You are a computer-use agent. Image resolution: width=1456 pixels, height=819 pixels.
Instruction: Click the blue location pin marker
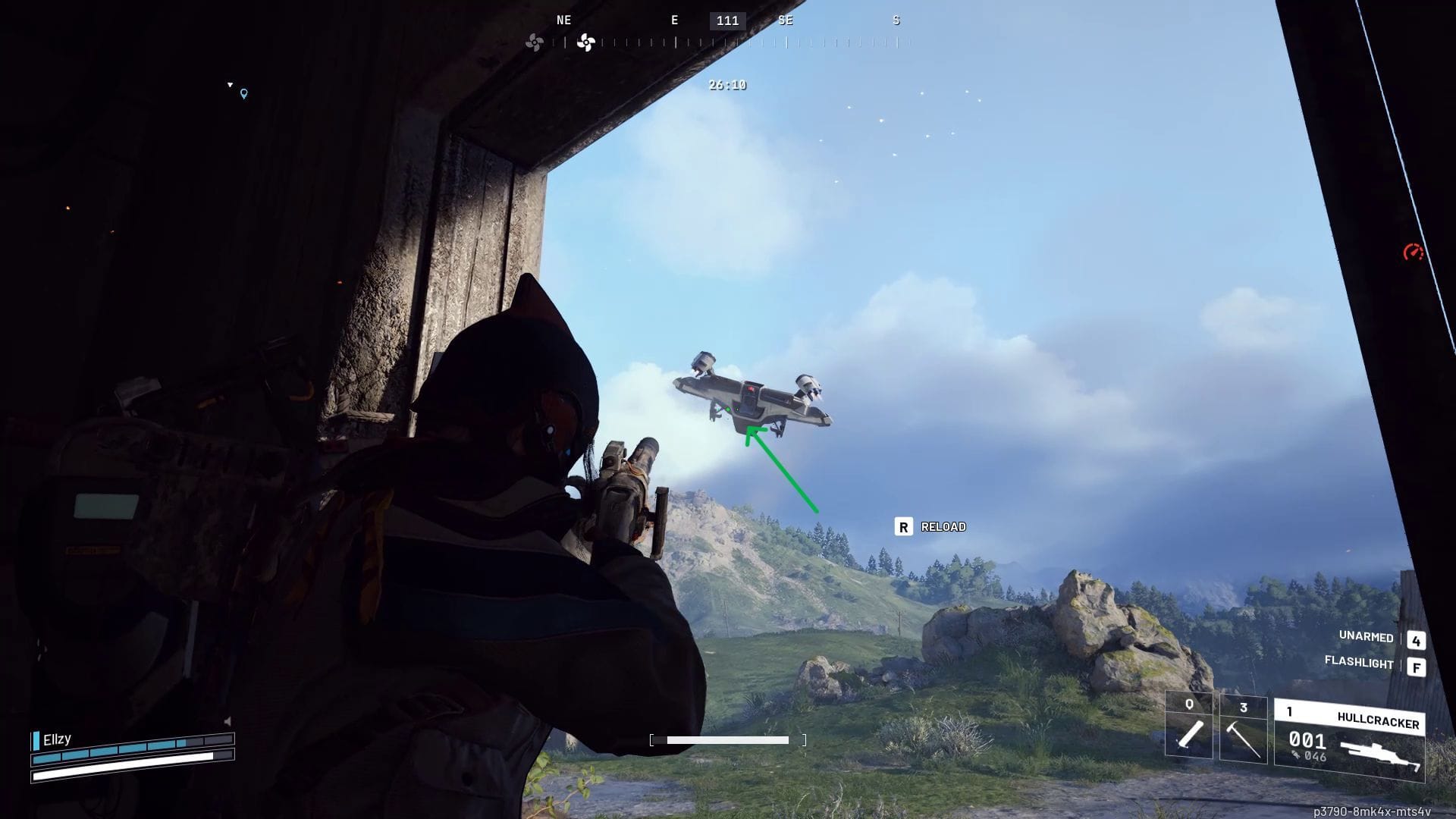pos(243,94)
